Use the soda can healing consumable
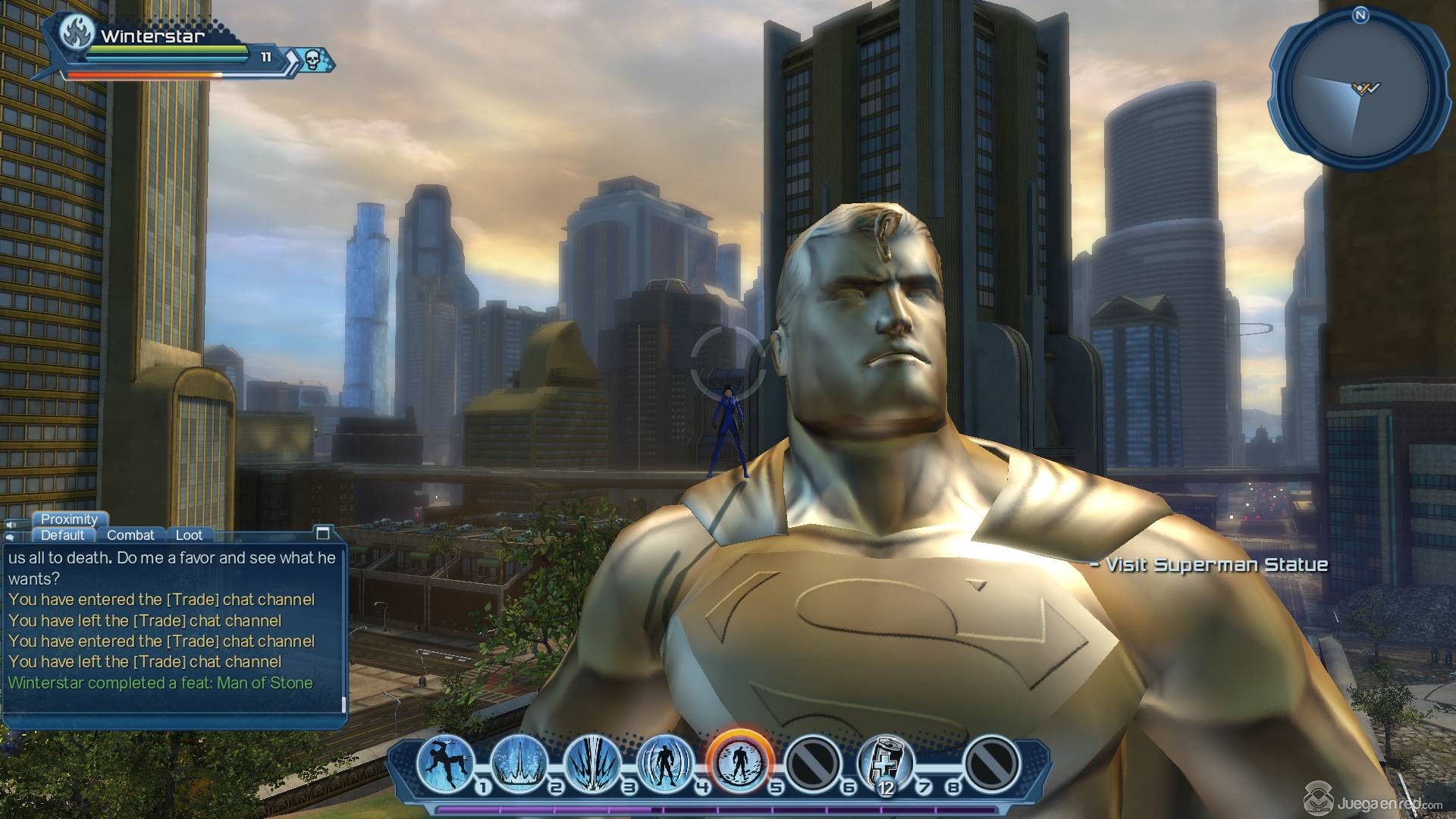 coord(885,761)
